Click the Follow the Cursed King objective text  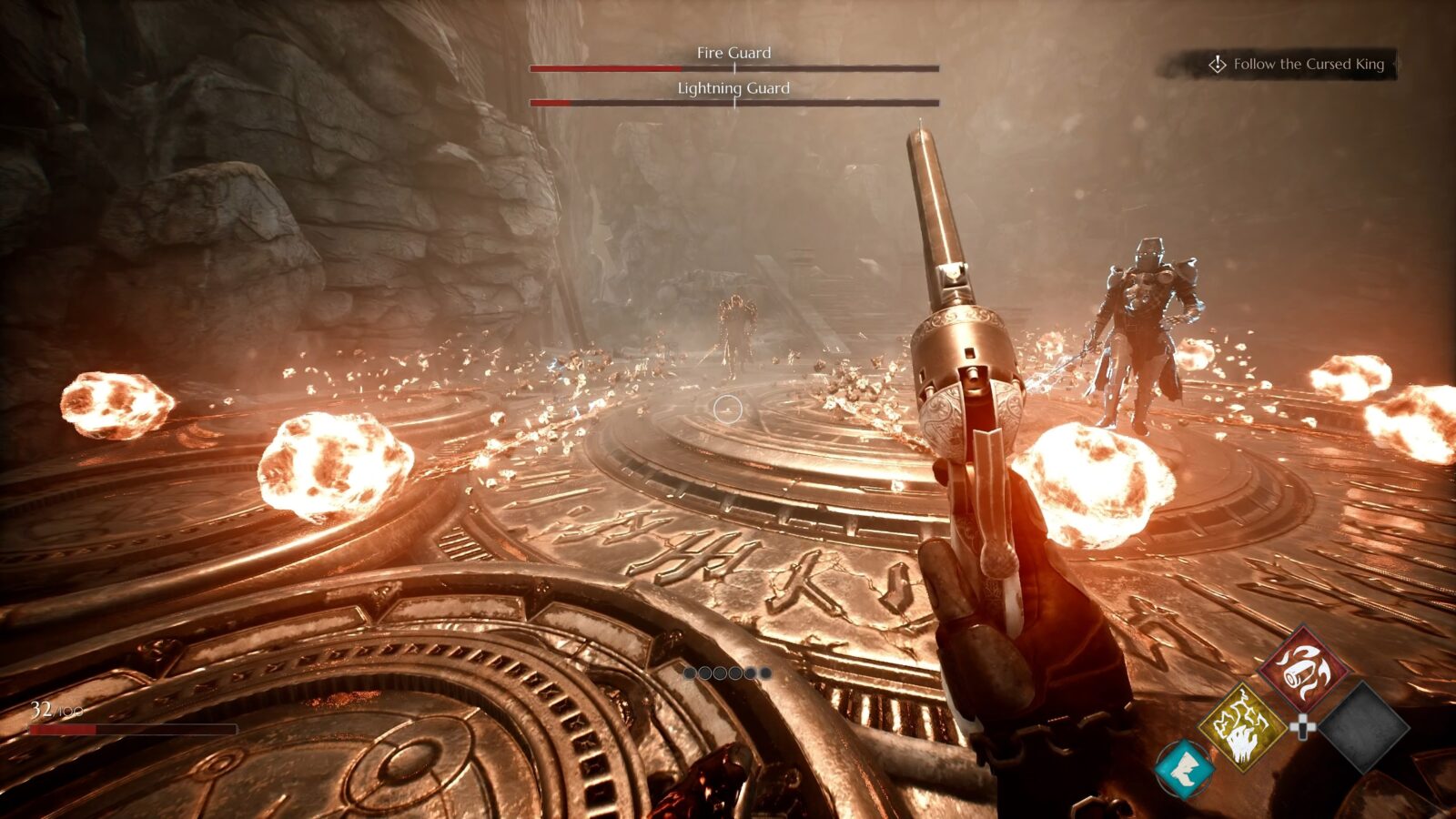click(x=1310, y=65)
